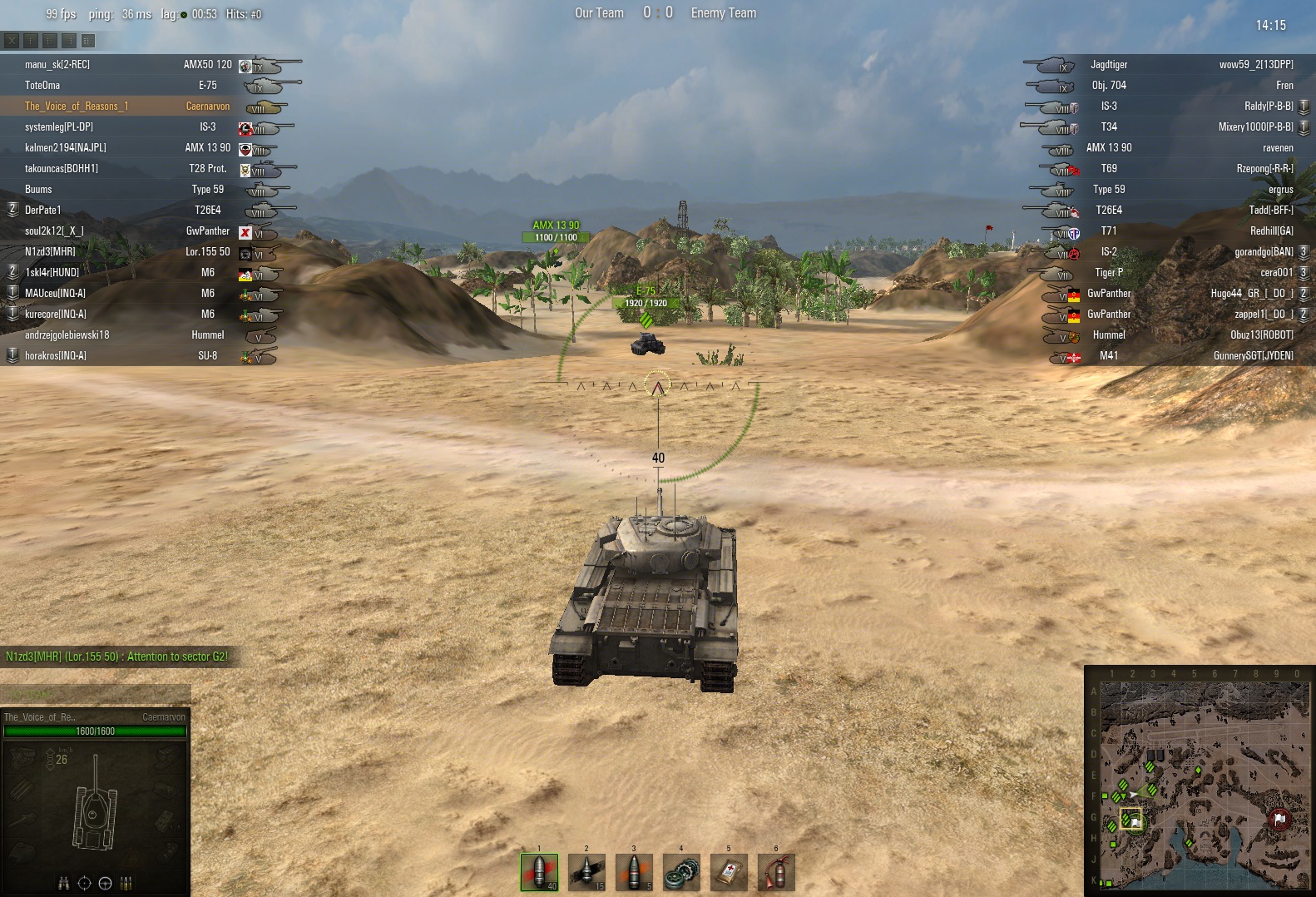Hide the team list with the X button

[12, 40]
